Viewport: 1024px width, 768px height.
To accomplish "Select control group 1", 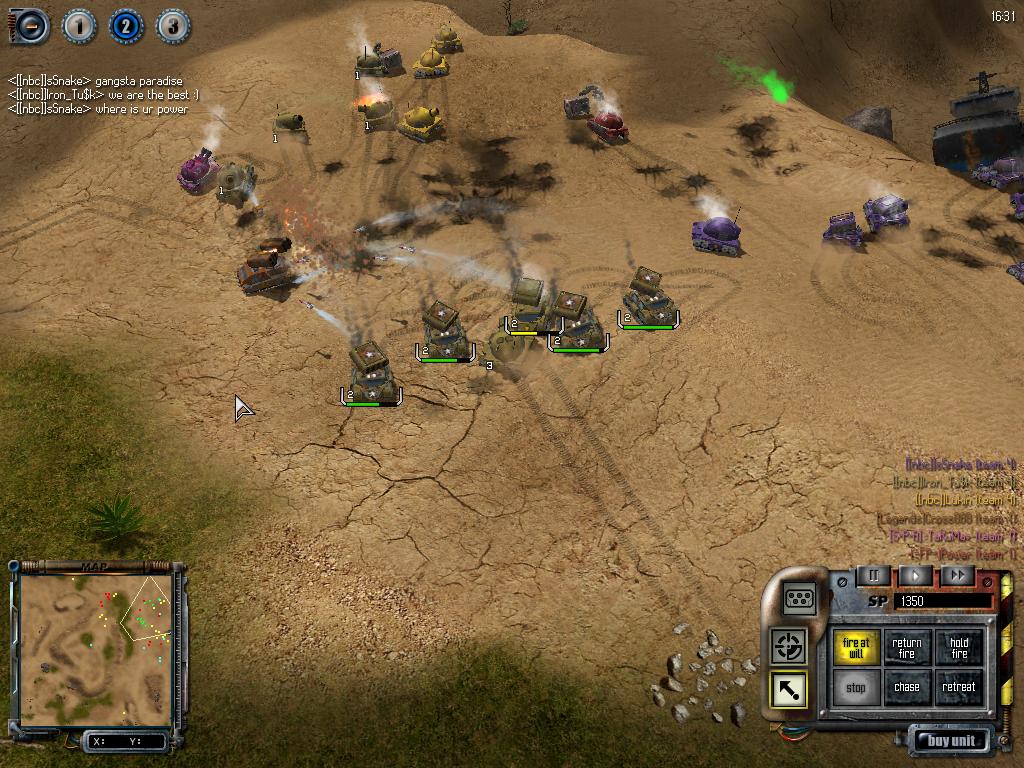I will [x=79, y=26].
